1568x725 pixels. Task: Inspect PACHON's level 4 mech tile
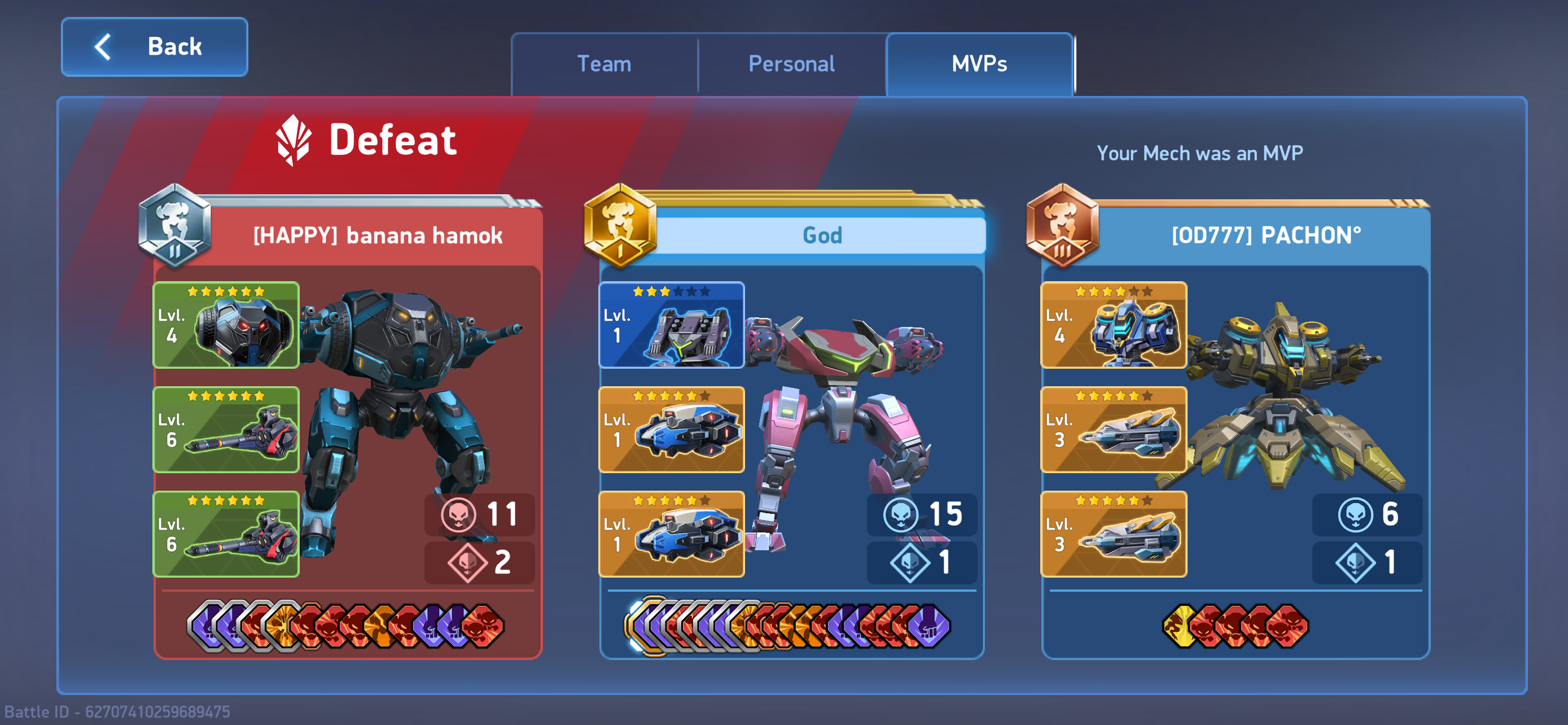pos(1113,325)
